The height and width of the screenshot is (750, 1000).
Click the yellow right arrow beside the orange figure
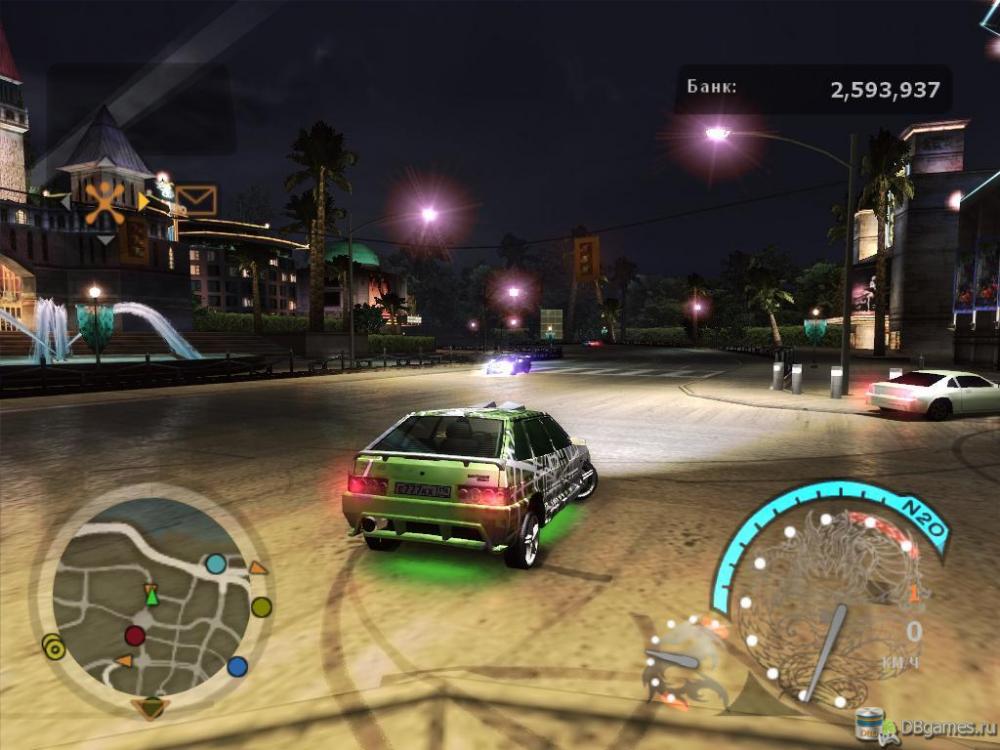point(143,203)
